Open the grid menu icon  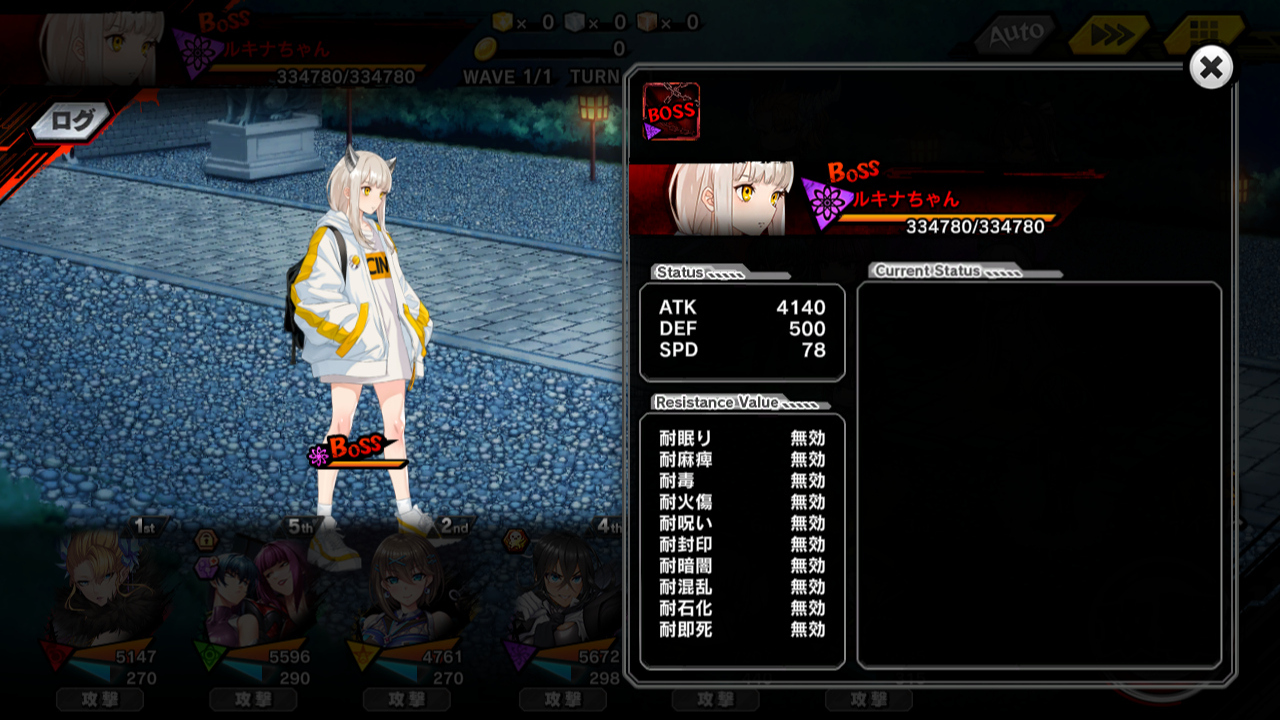pos(1205,36)
